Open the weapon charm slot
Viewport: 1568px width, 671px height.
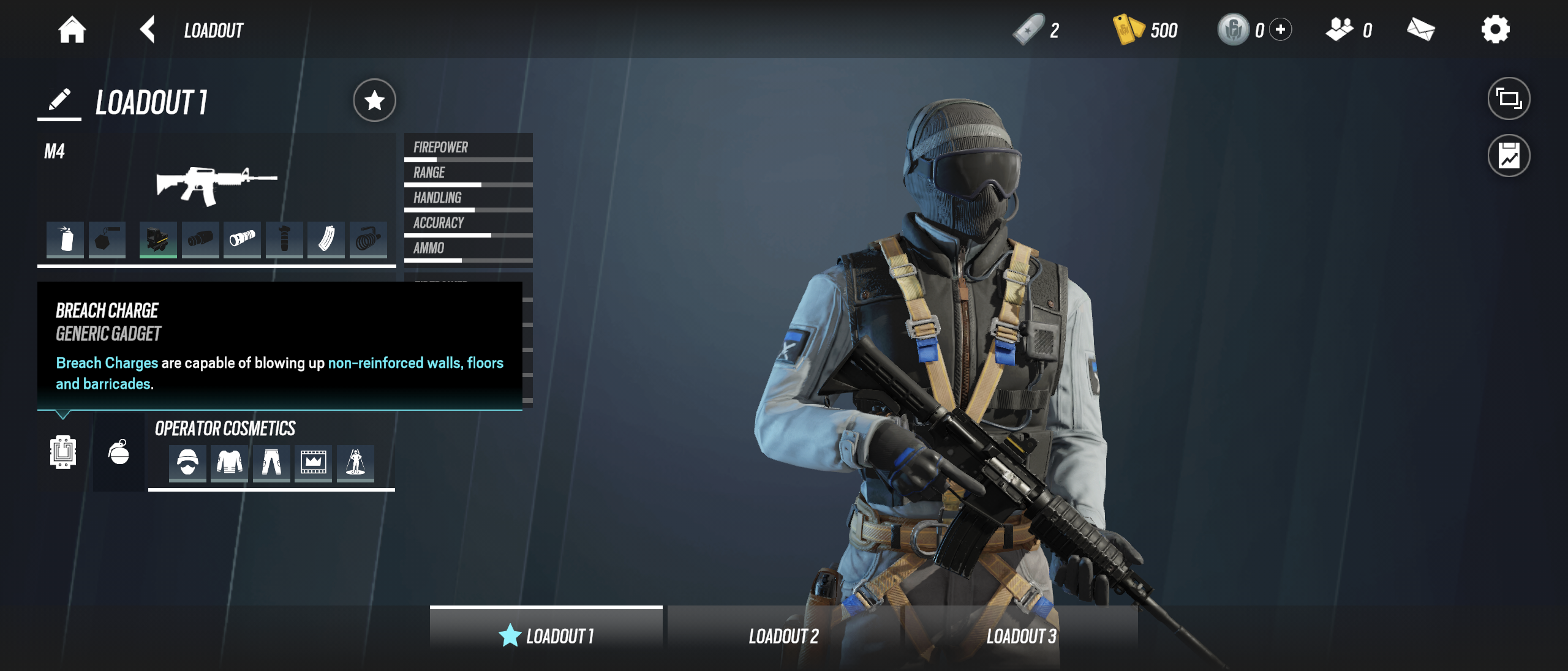(x=107, y=239)
